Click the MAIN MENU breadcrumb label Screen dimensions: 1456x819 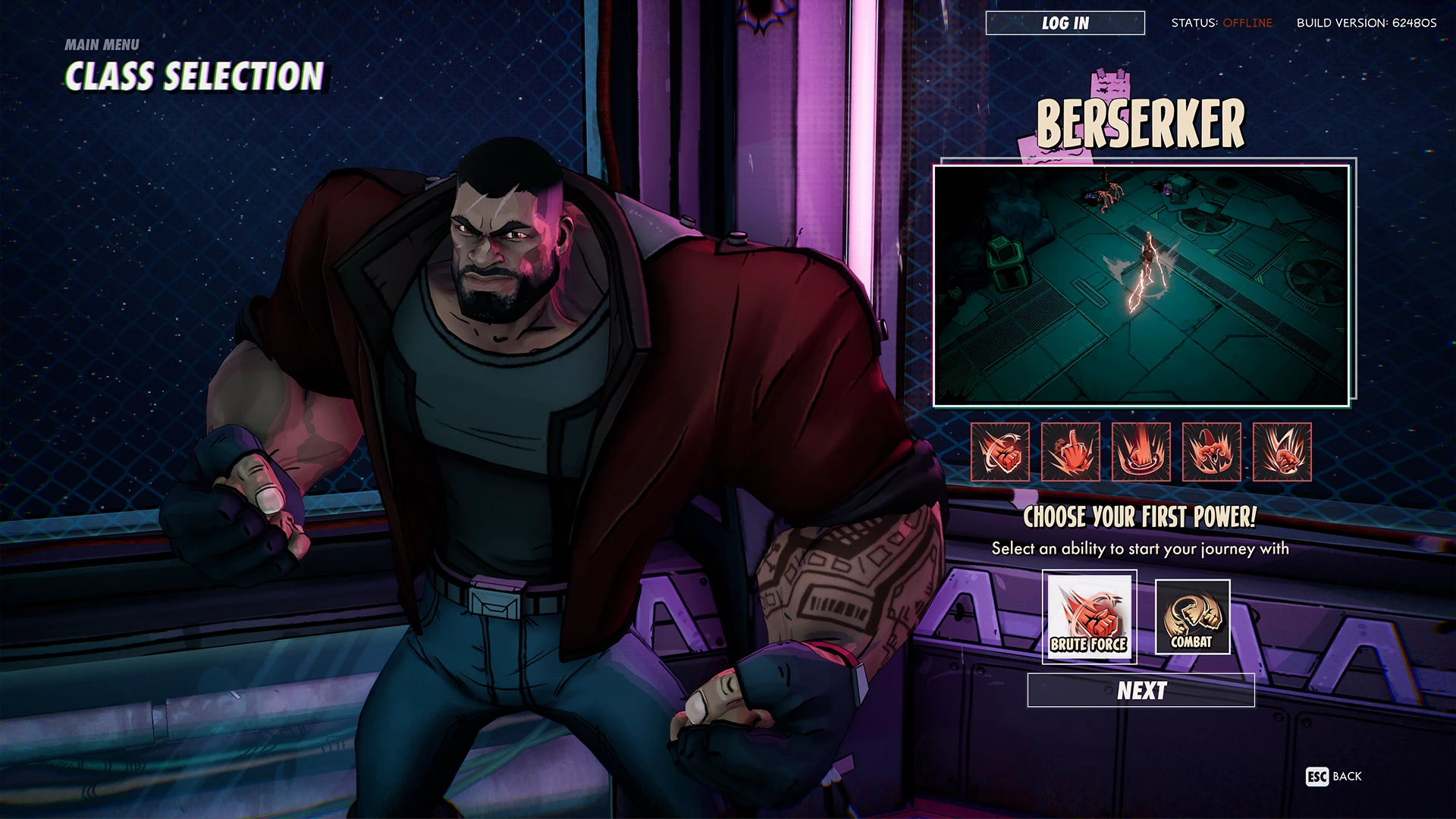coord(102,45)
